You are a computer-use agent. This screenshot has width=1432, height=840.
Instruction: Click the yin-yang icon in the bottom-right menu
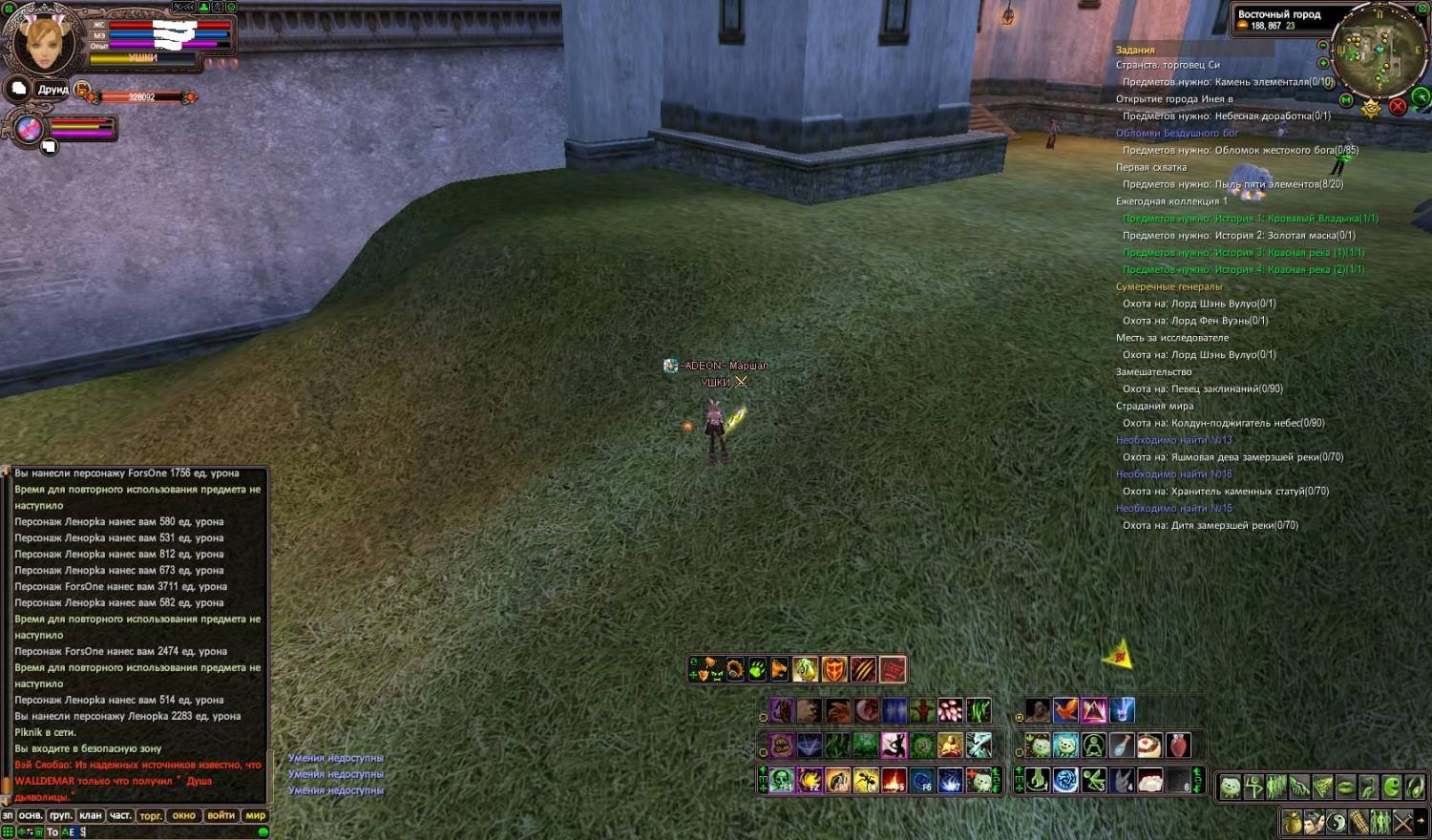tap(1337, 821)
